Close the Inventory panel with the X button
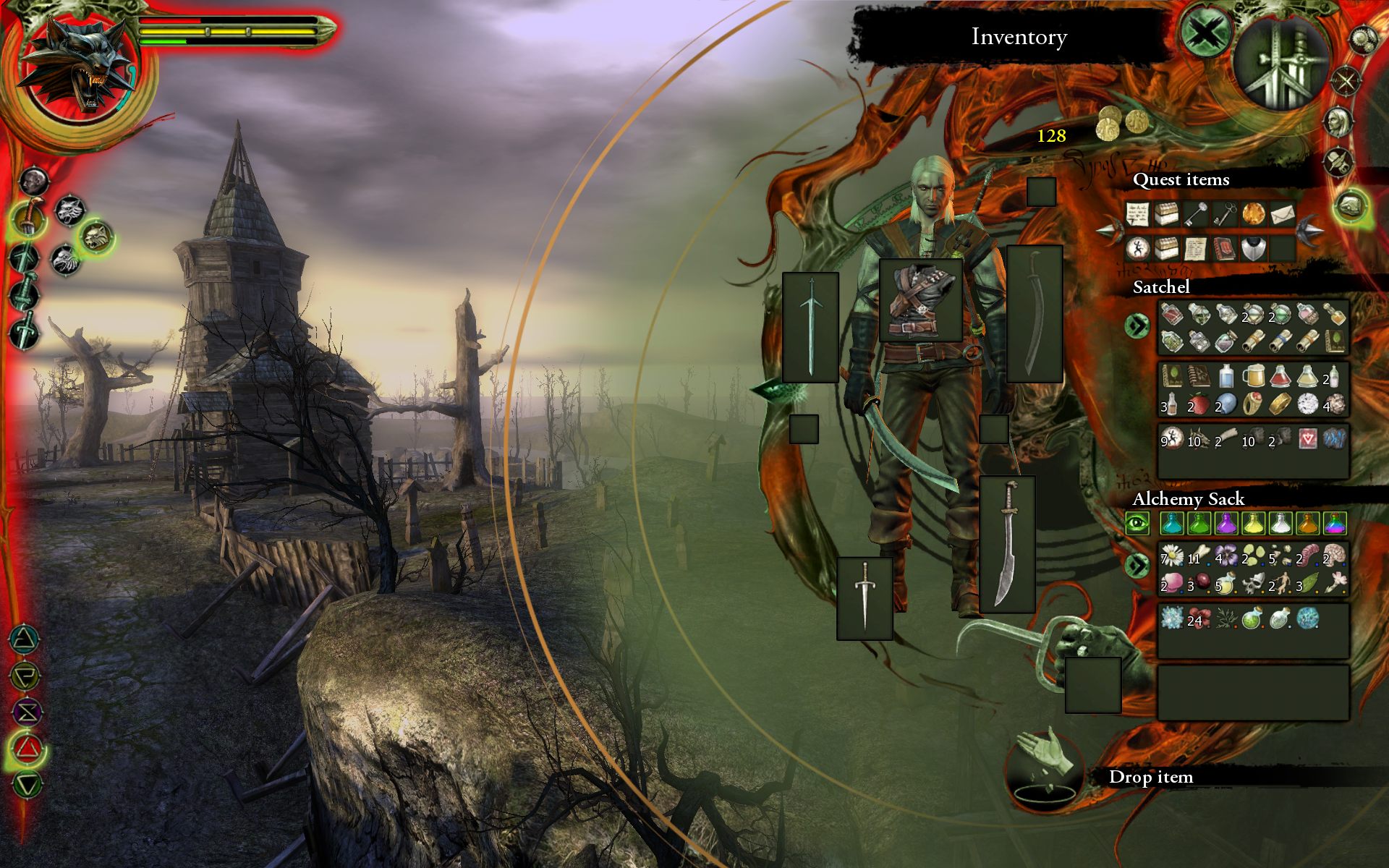The image size is (1389, 868). pyautogui.click(x=1206, y=33)
